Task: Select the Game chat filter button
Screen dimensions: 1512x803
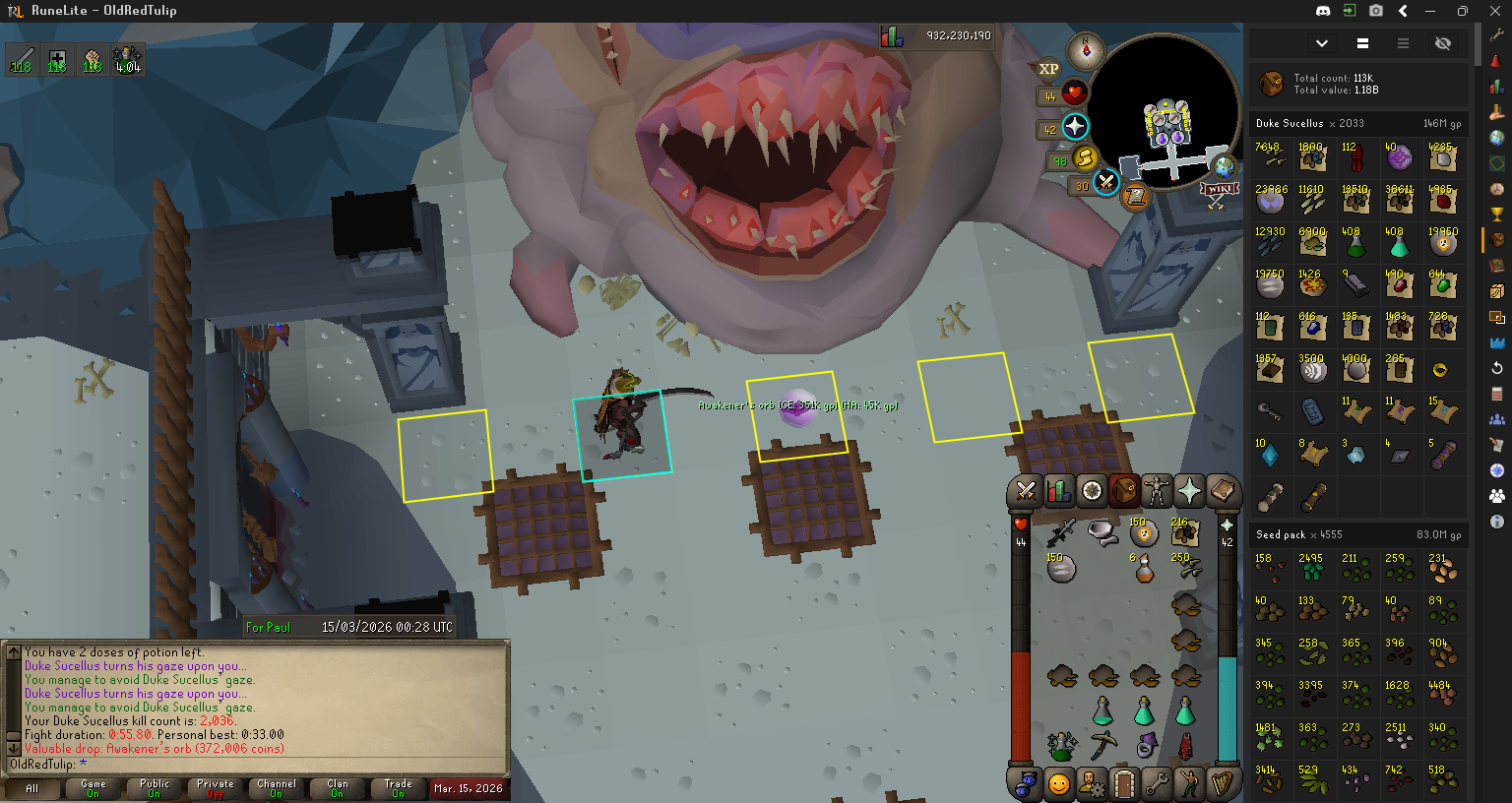Action: coord(93,788)
